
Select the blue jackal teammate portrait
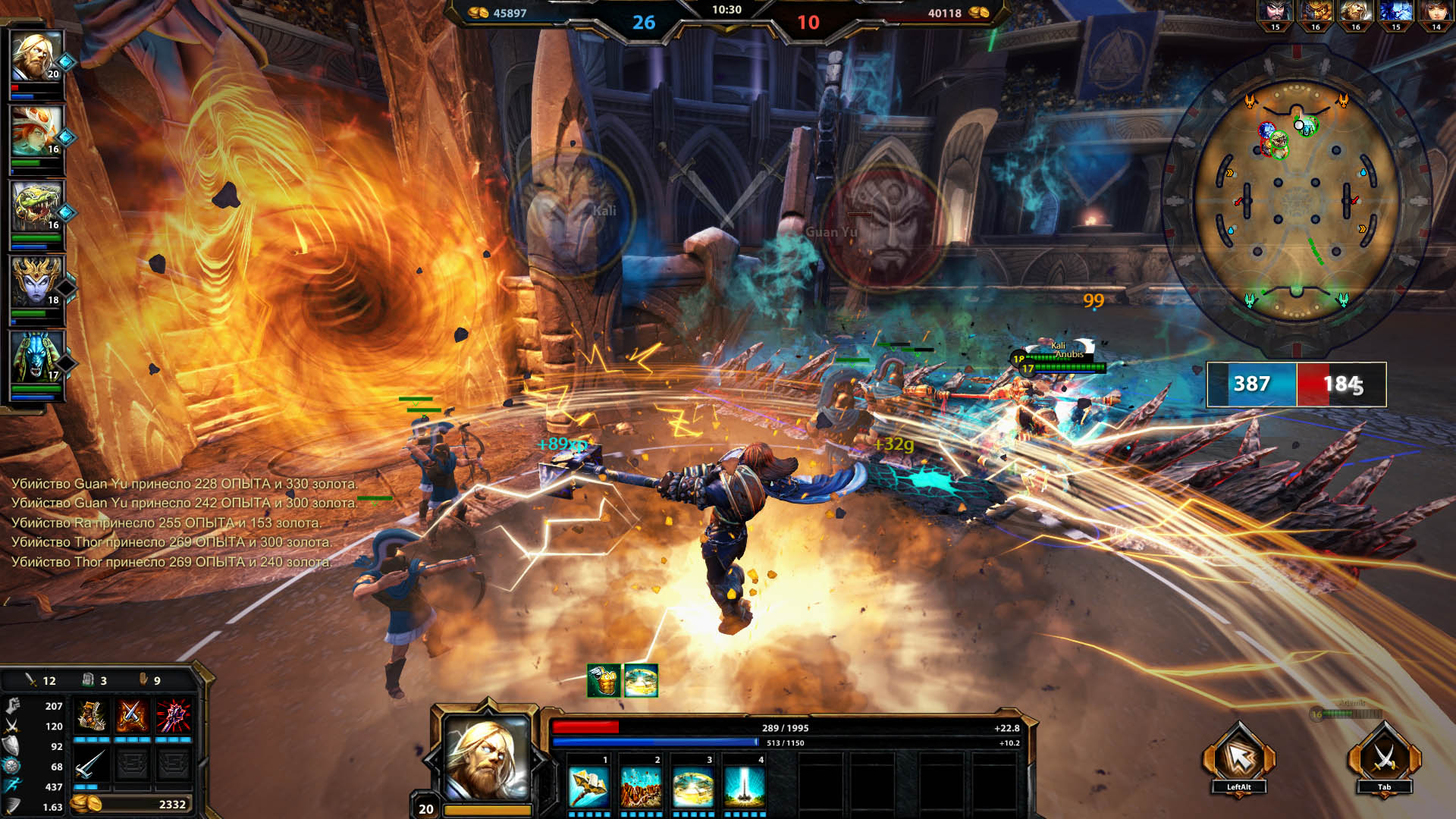pyautogui.click(x=36, y=356)
